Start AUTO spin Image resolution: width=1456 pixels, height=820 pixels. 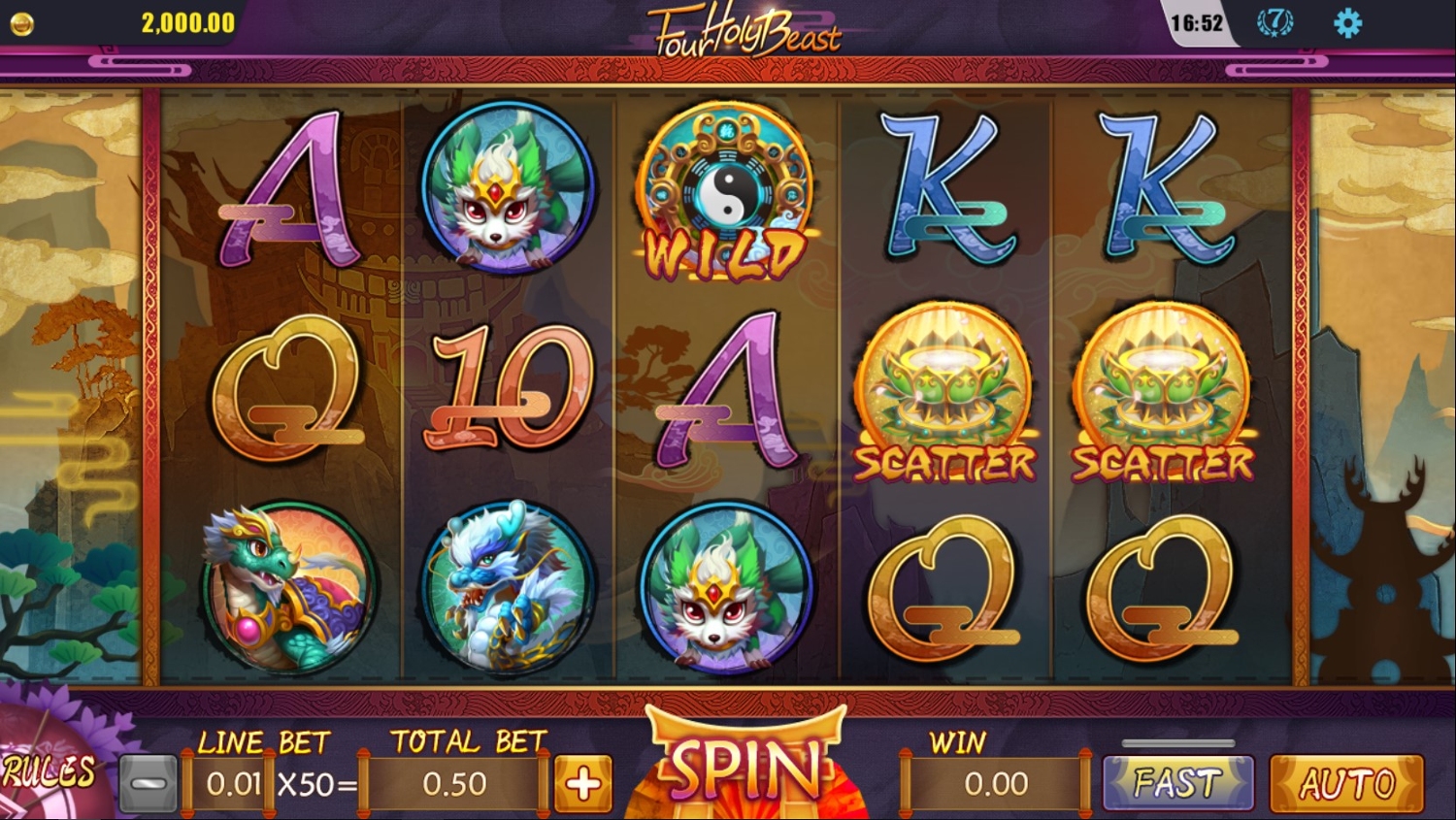tap(1346, 782)
